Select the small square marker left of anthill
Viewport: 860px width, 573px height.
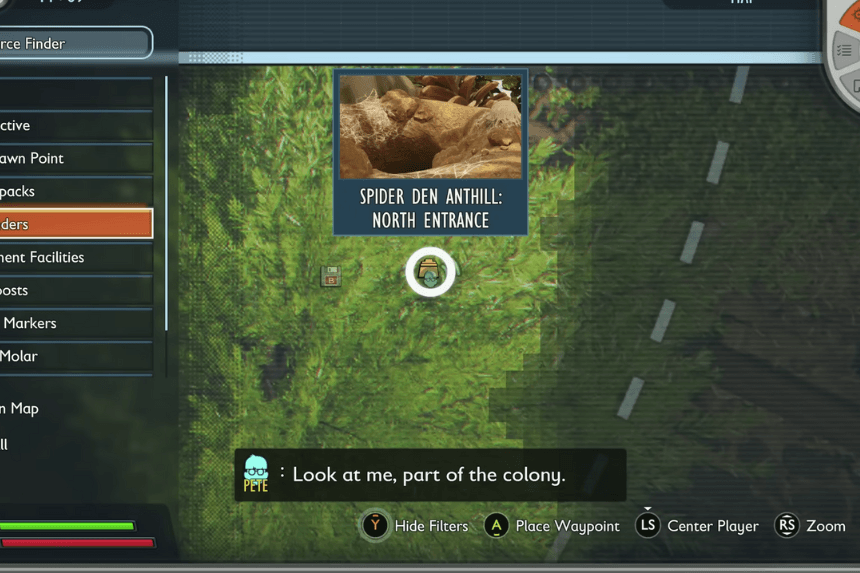(x=331, y=276)
